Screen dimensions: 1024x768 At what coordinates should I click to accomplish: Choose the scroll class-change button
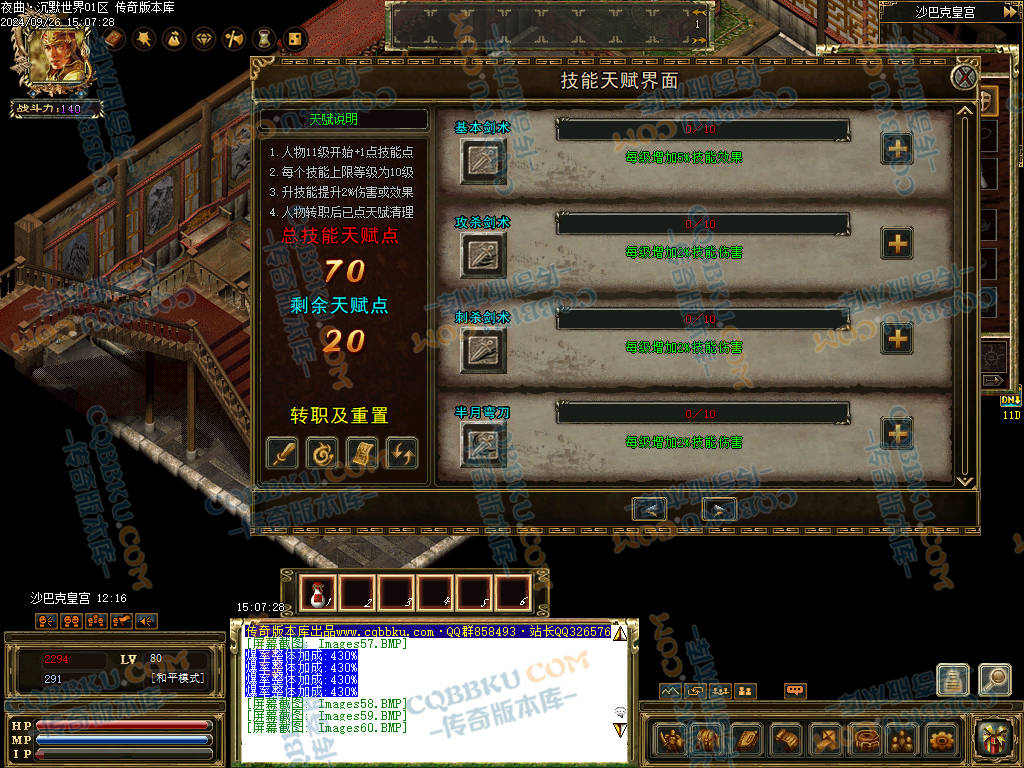point(362,452)
